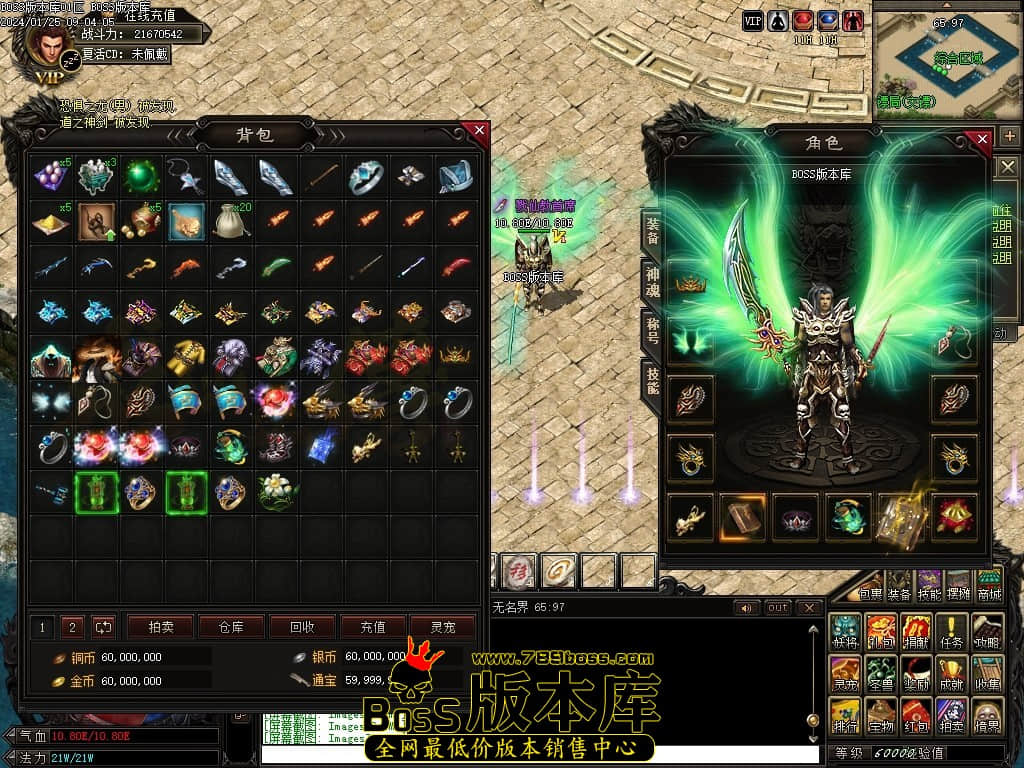Open the 红包 red envelope icon

coord(917,715)
